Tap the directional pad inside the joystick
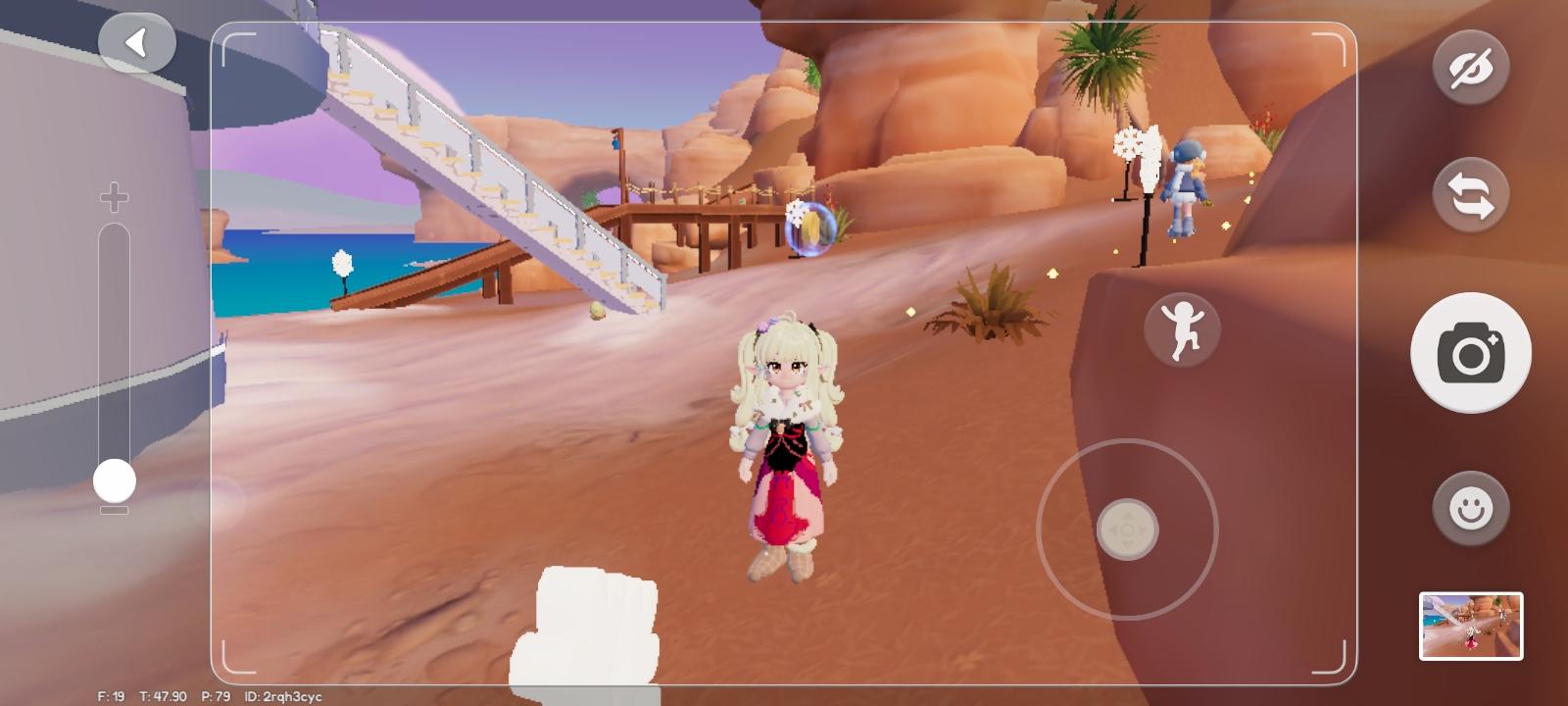Image resolution: width=1568 pixels, height=706 pixels. click(x=1127, y=529)
